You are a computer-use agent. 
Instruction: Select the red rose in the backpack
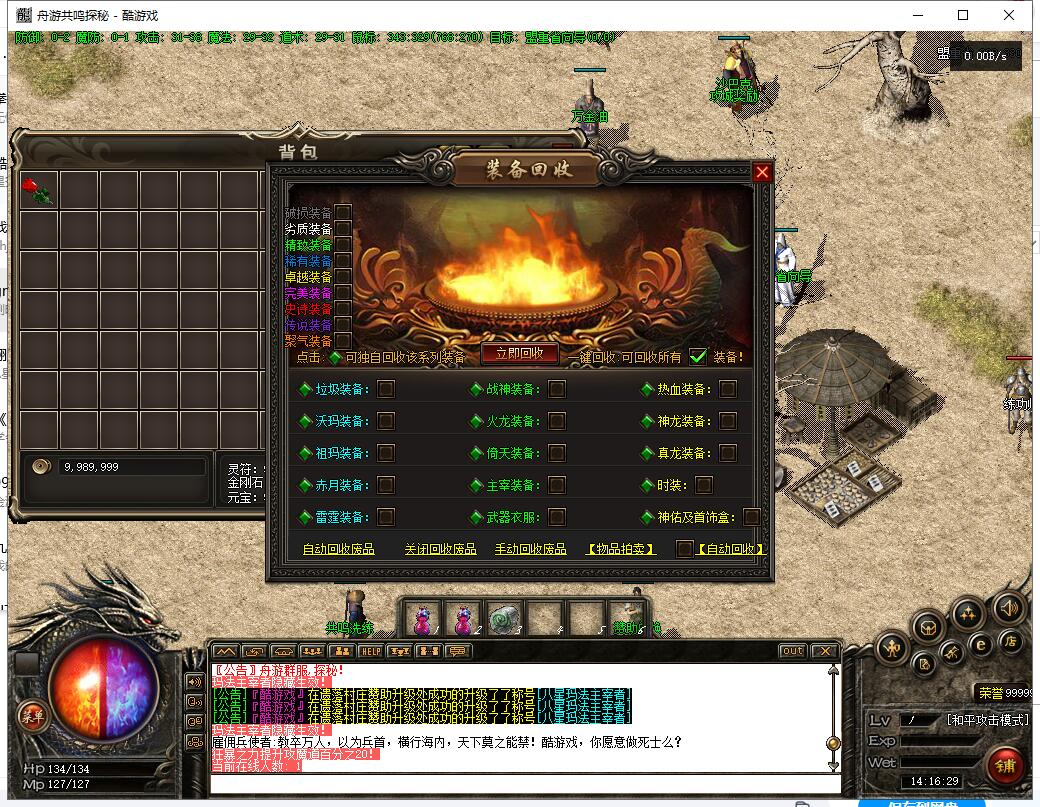tap(39, 190)
